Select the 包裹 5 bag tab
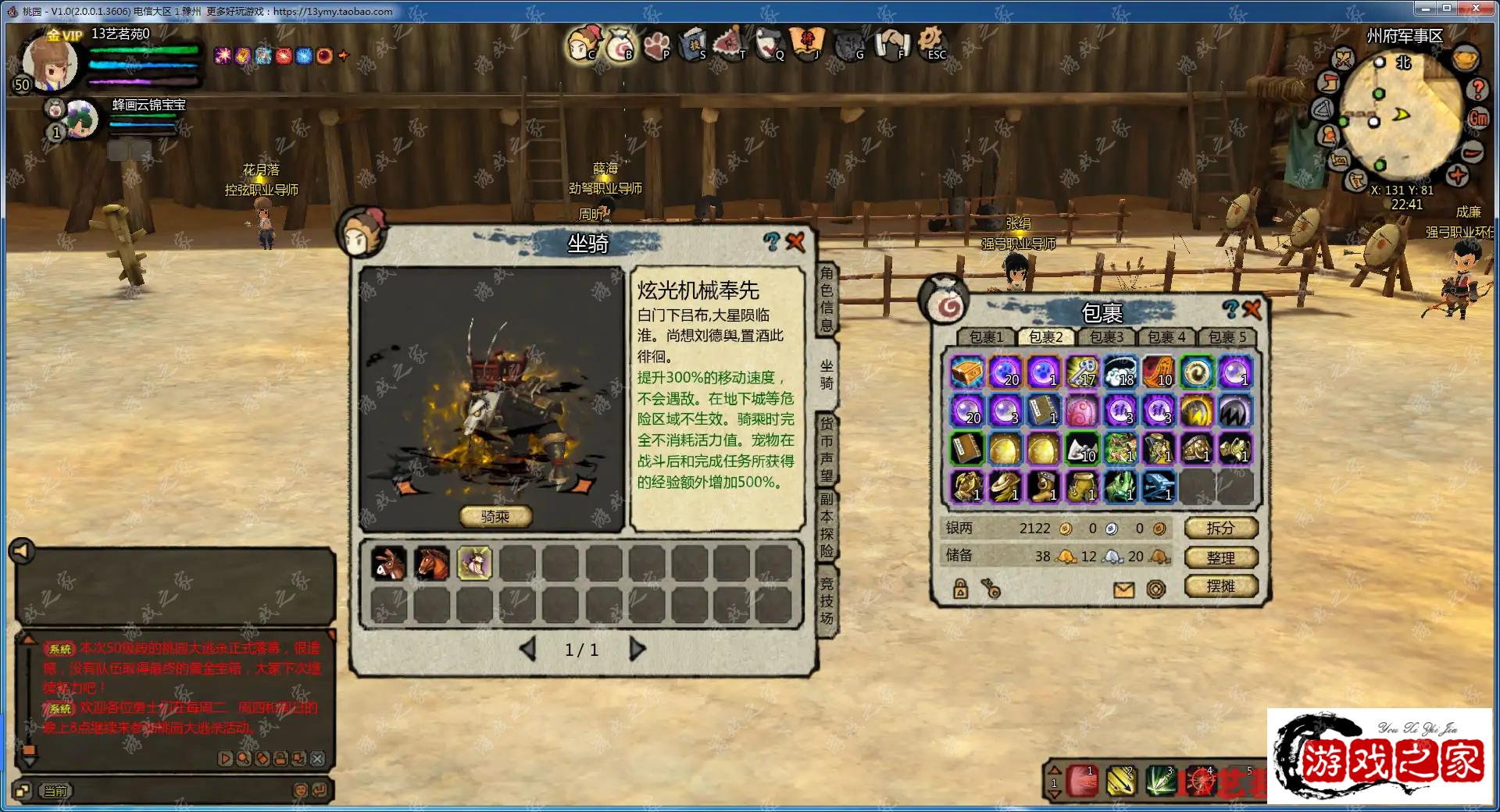This screenshot has height=812, width=1500. pos(1227,337)
